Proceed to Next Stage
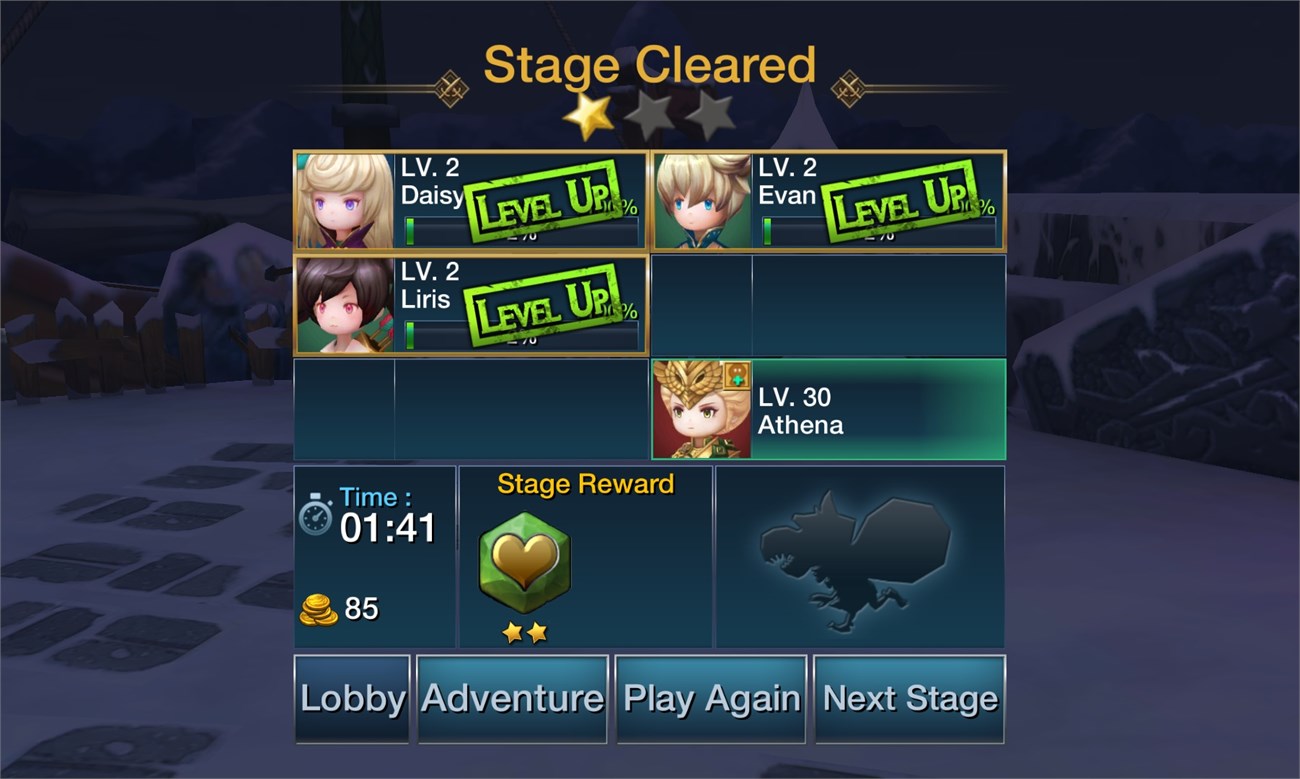The width and height of the screenshot is (1300, 779). [x=909, y=699]
